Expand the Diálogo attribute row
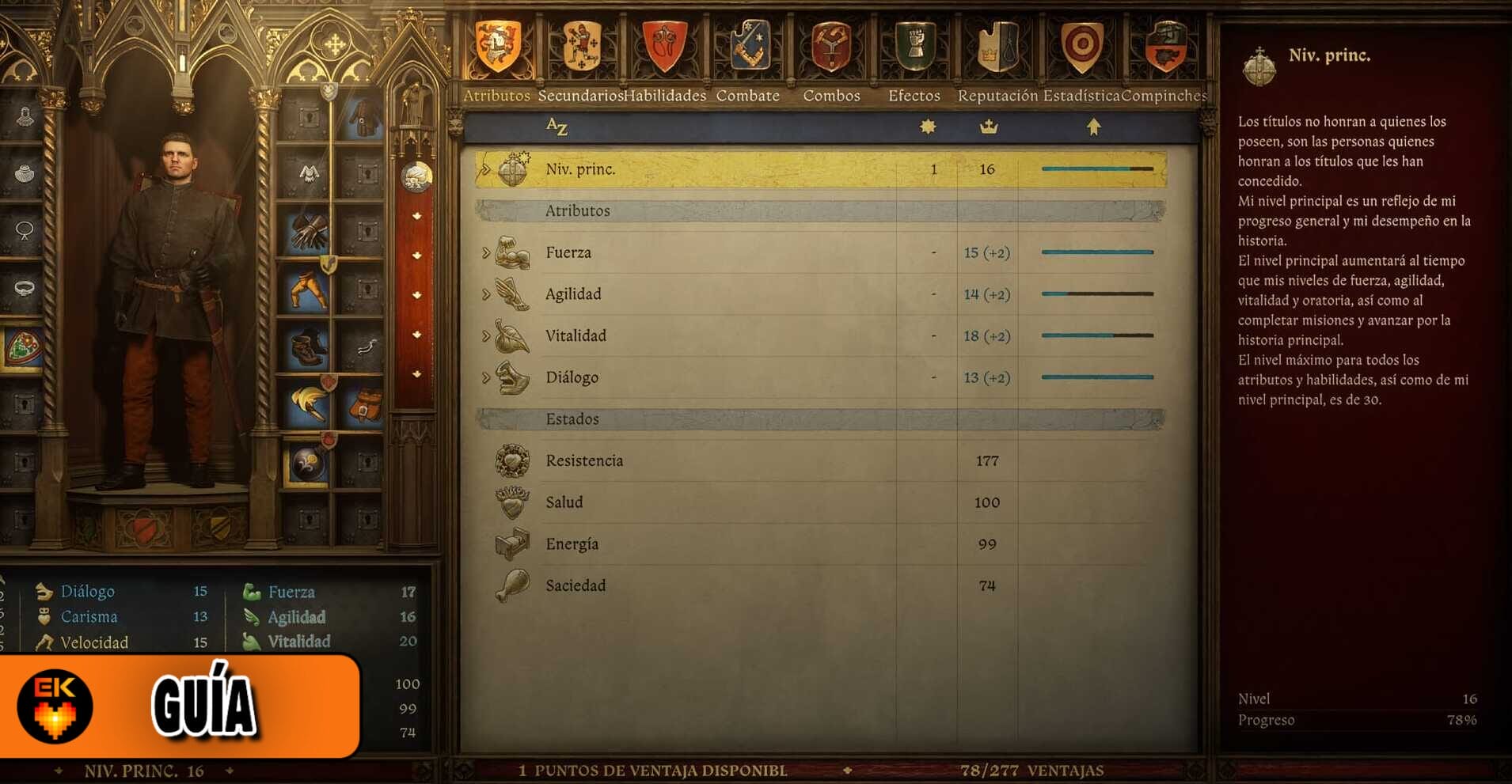 coord(486,377)
